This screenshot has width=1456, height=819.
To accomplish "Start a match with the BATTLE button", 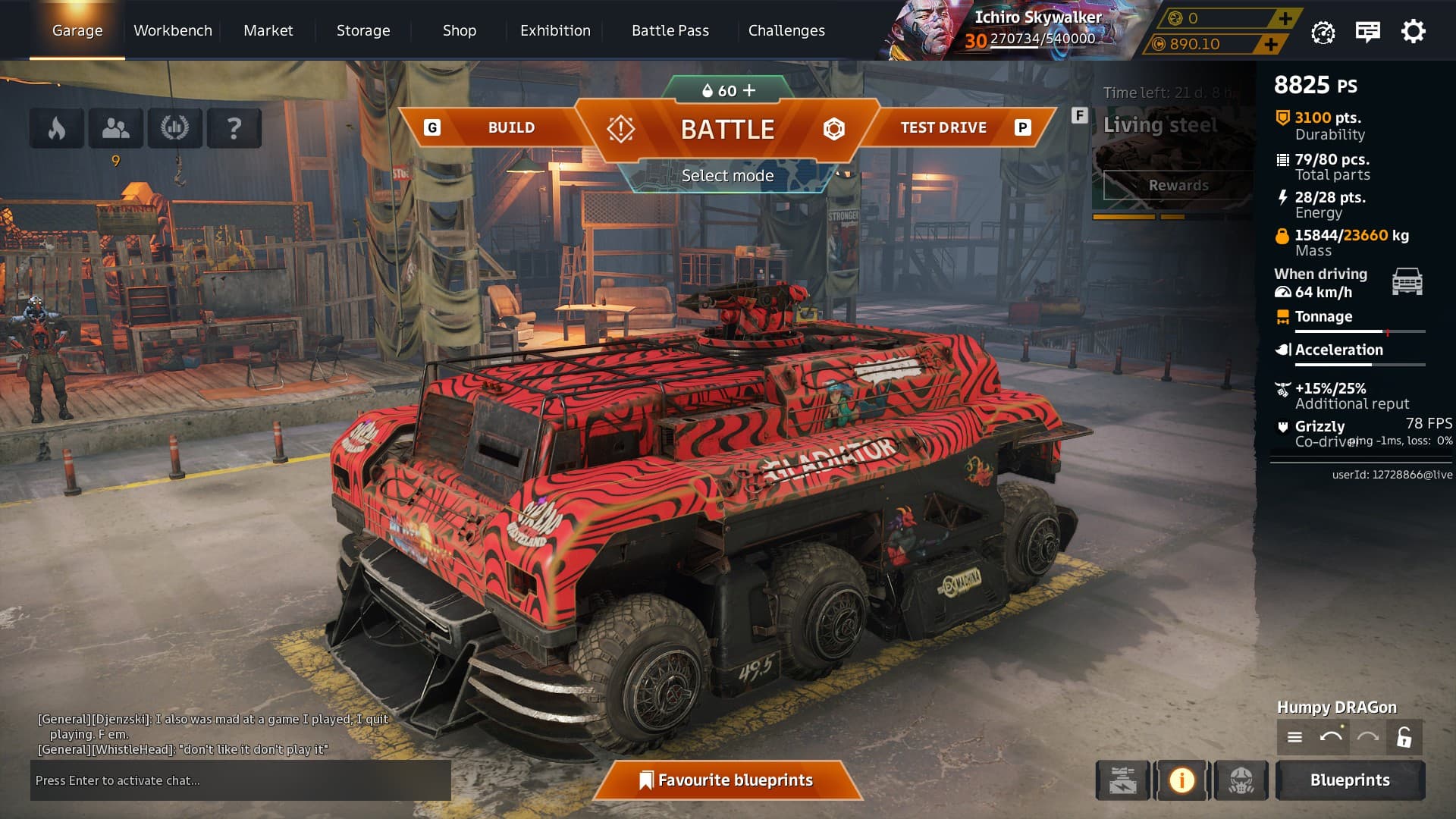I will click(727, 130).
